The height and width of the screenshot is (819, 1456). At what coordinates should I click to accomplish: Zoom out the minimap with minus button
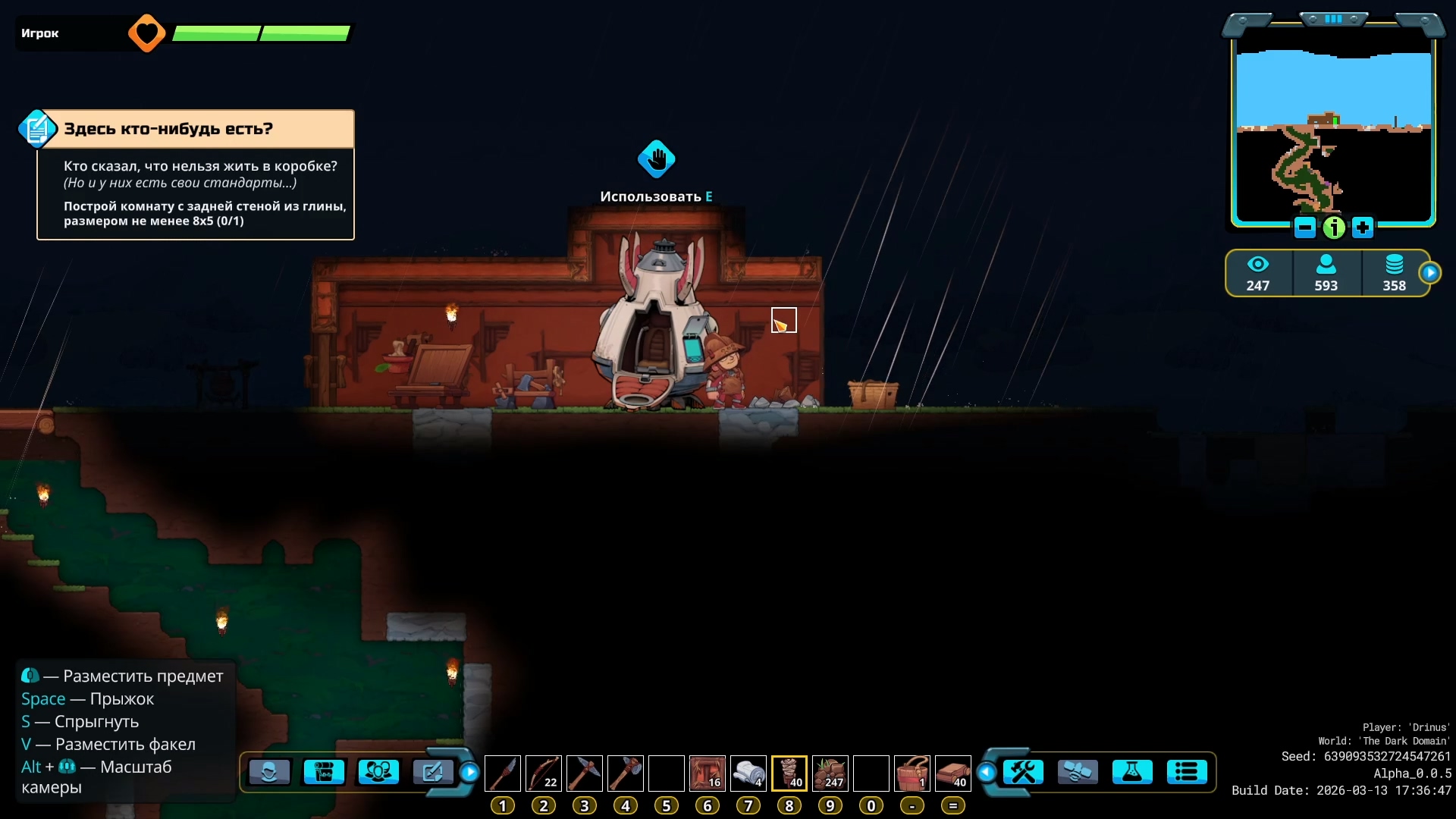click(1305, 227)
